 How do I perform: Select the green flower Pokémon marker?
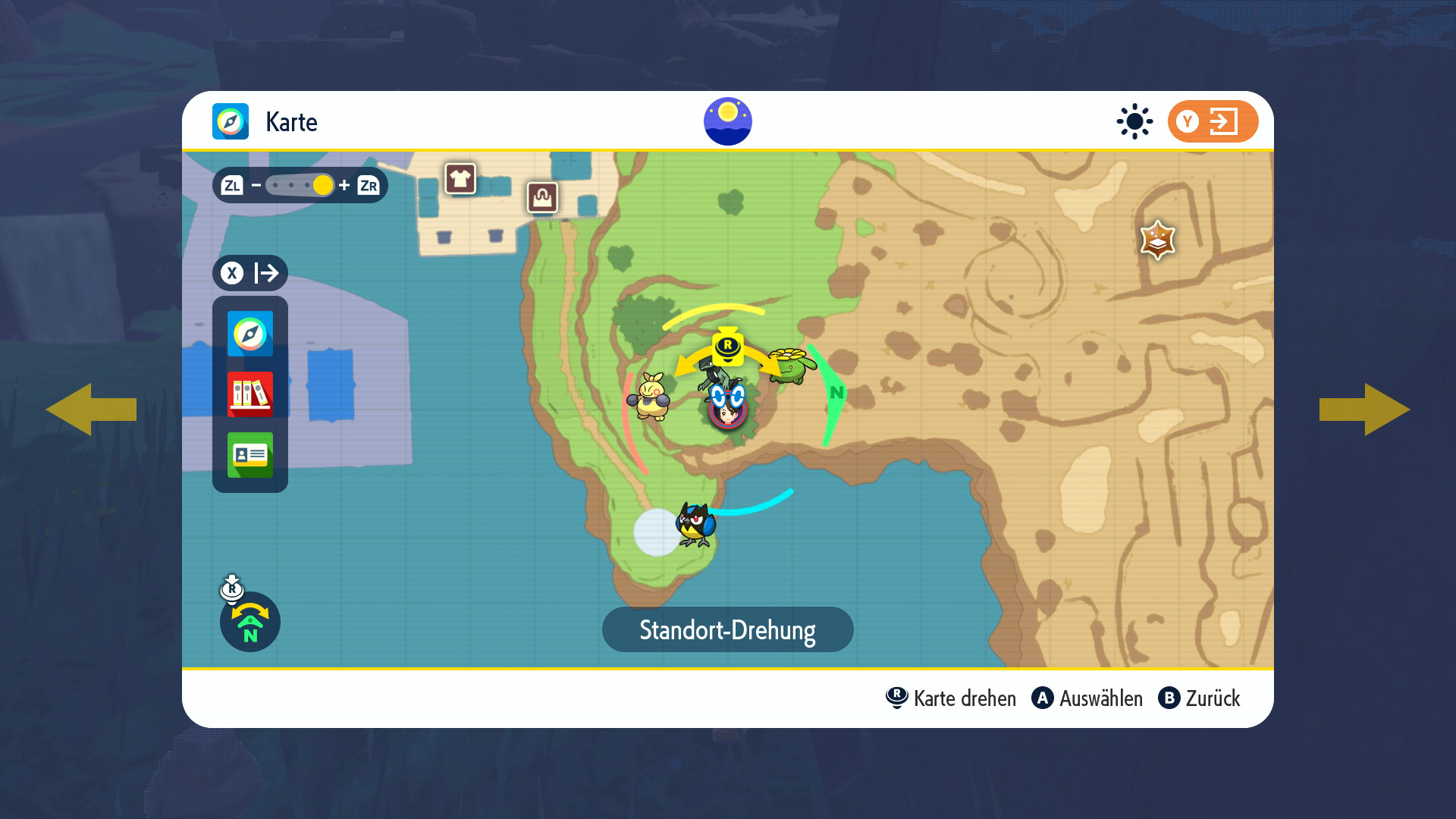tap(791, 366)
